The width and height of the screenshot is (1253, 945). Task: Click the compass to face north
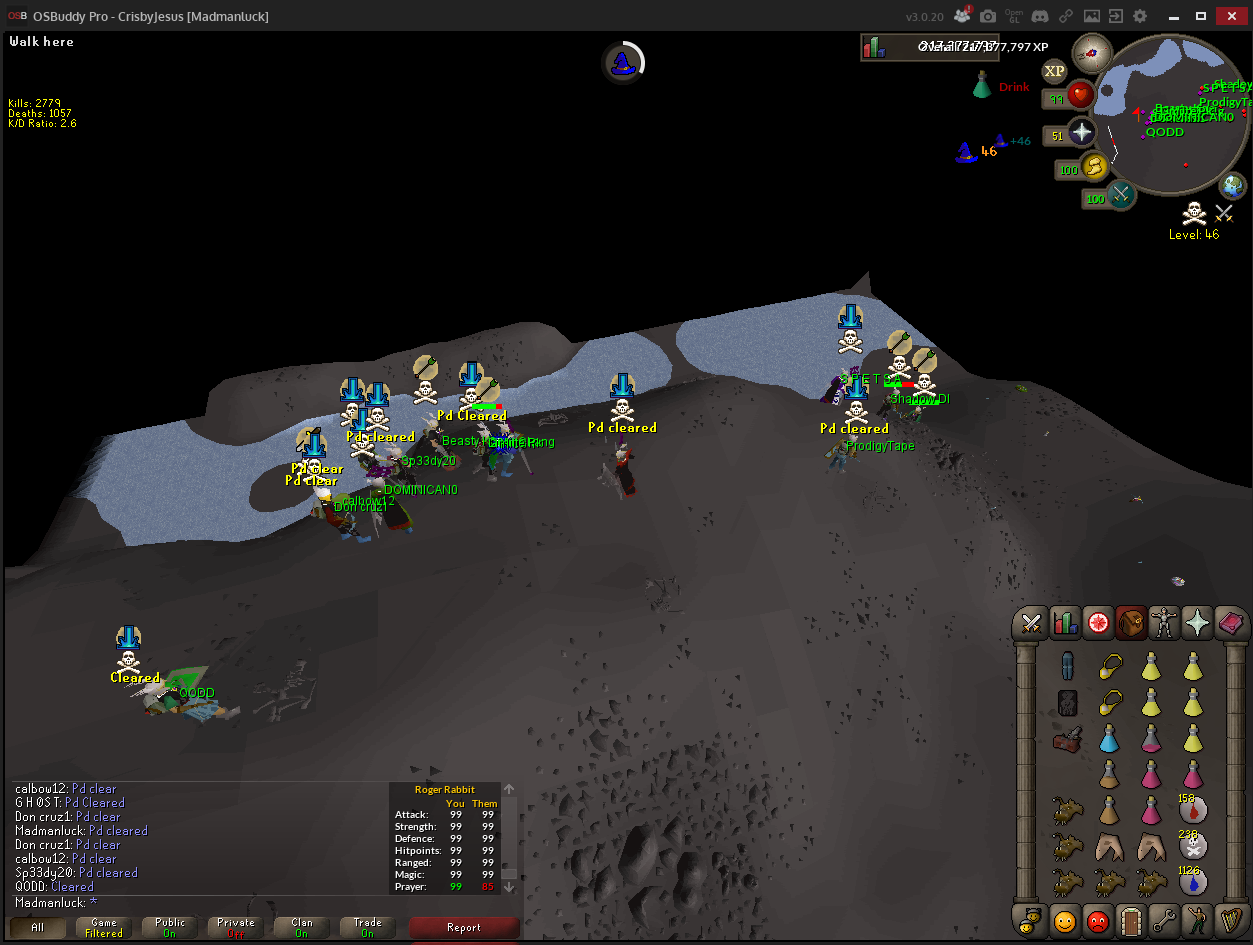1091,52
